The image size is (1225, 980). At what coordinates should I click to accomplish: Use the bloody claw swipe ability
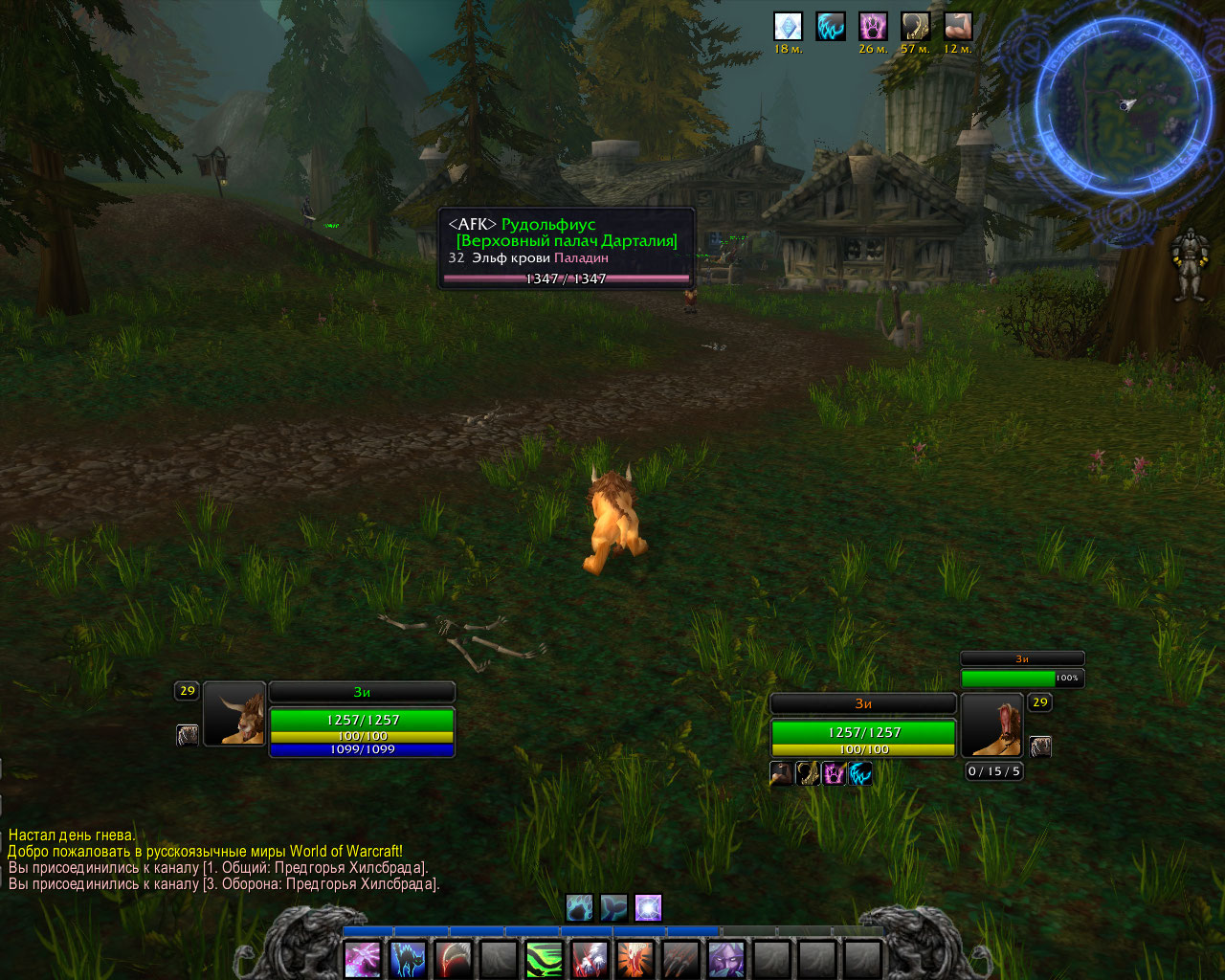[x=590, y=958]
